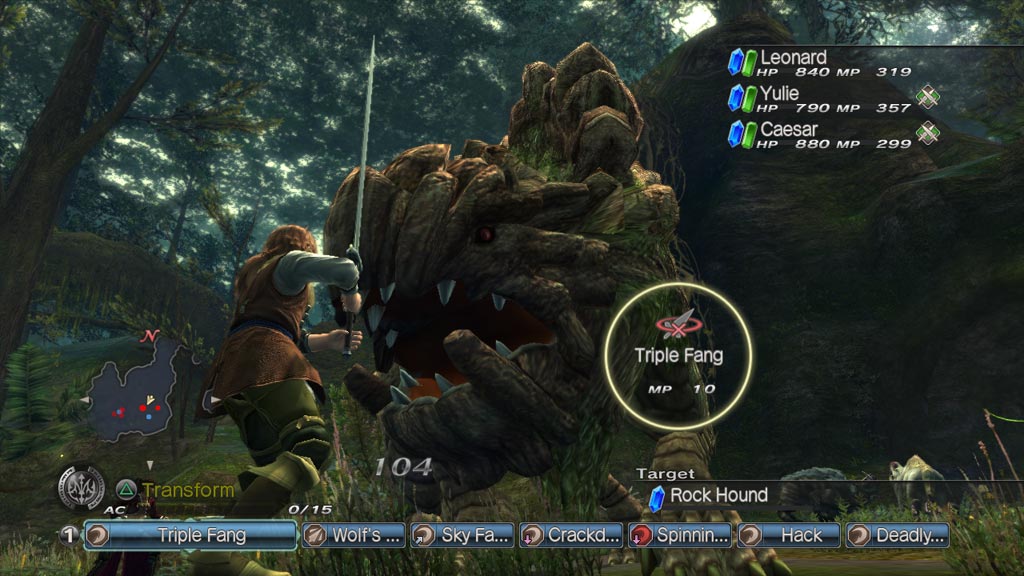Click the Transform emblem icon

point(81,489)
